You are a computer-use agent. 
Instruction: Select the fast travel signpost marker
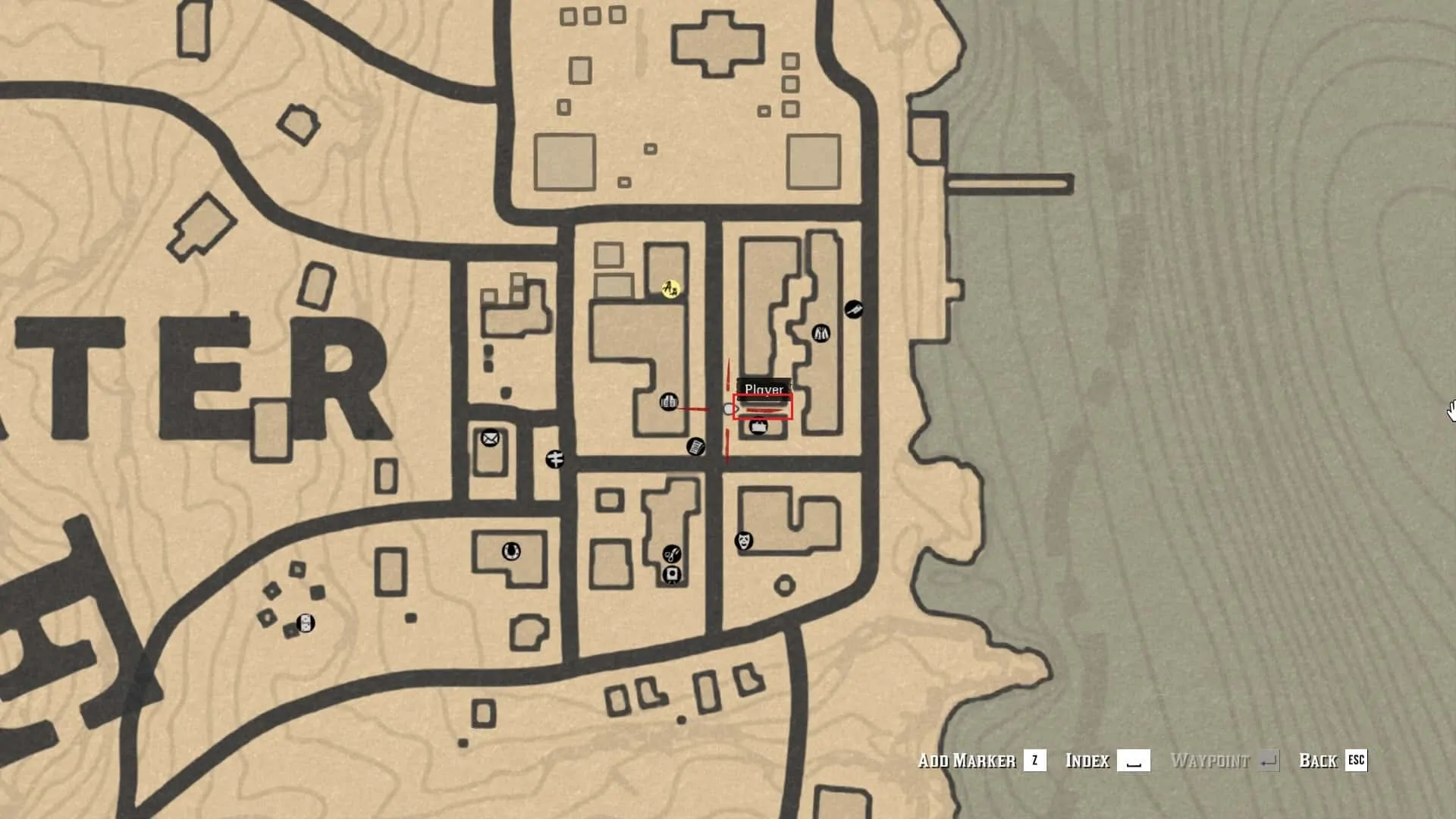(554, 459)
